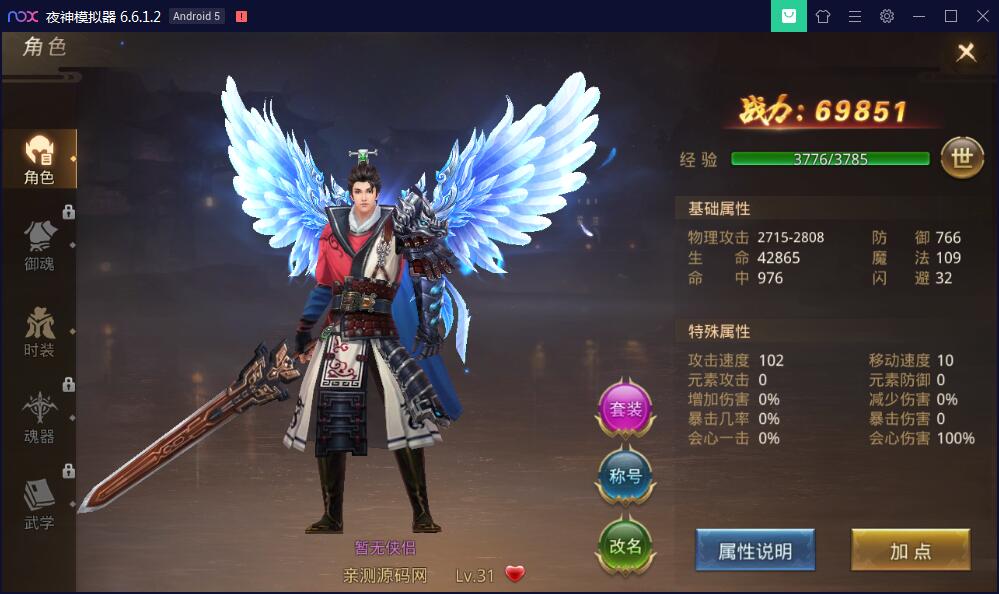This screenshot has height=594, width=999.
Task: Select the 时装 costume tab
Action: point(39,332)
